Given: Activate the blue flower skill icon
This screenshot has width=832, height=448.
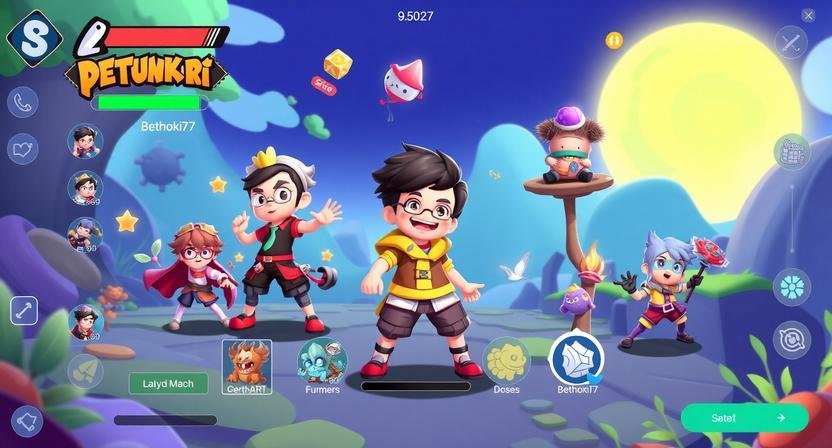Looking at the screenshot, I should pyautogui.click(x=792, y=286).
